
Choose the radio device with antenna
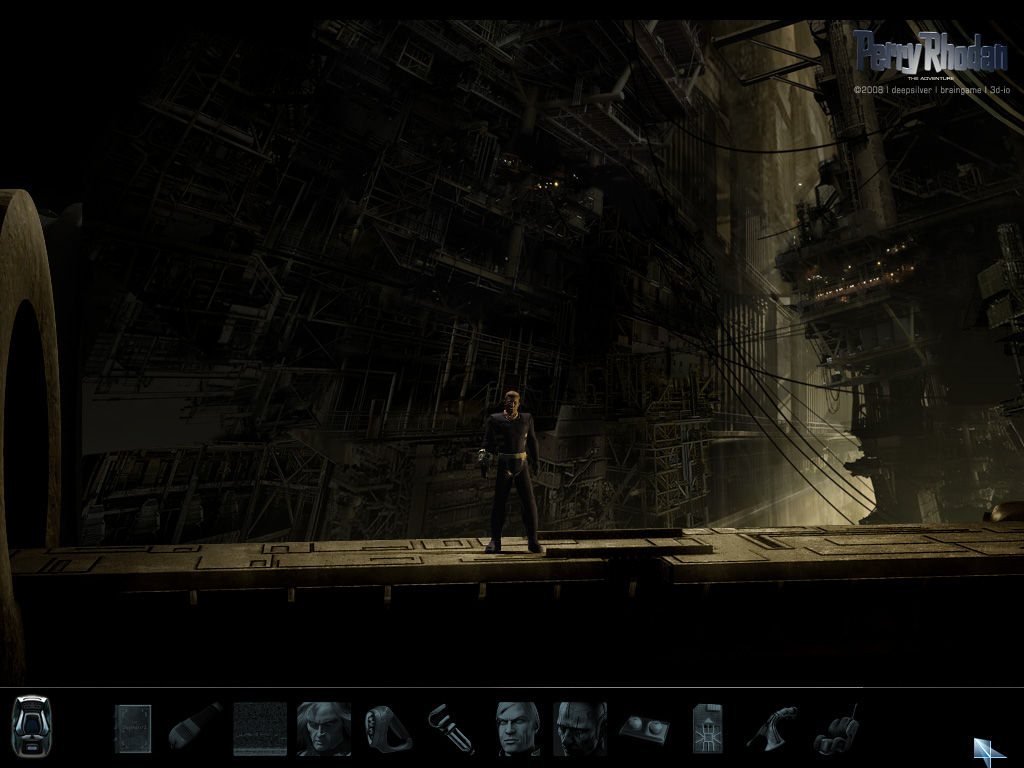point(836,730)
